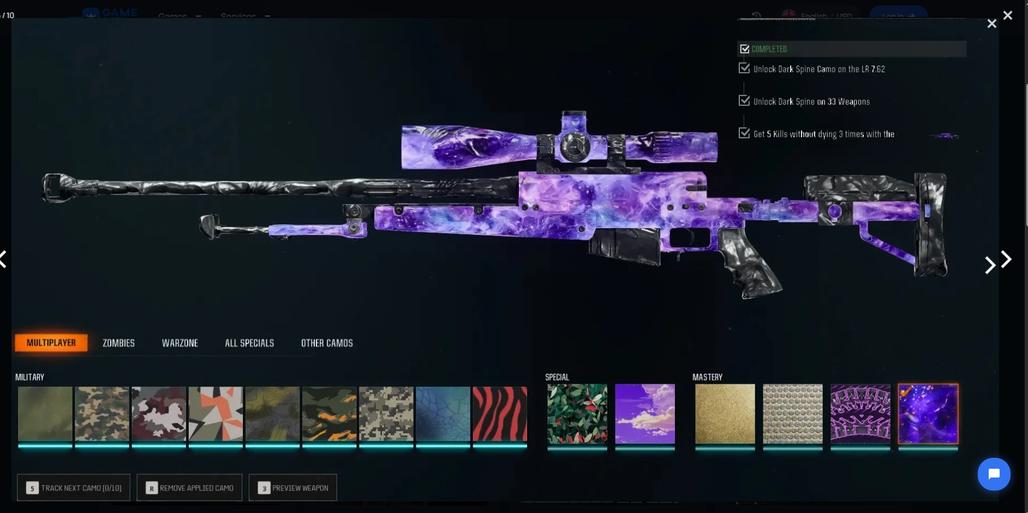This screenshot has height=513, width=1028.
Task: Open the blue chat bubble widget
Action: (x=993, y=474)
